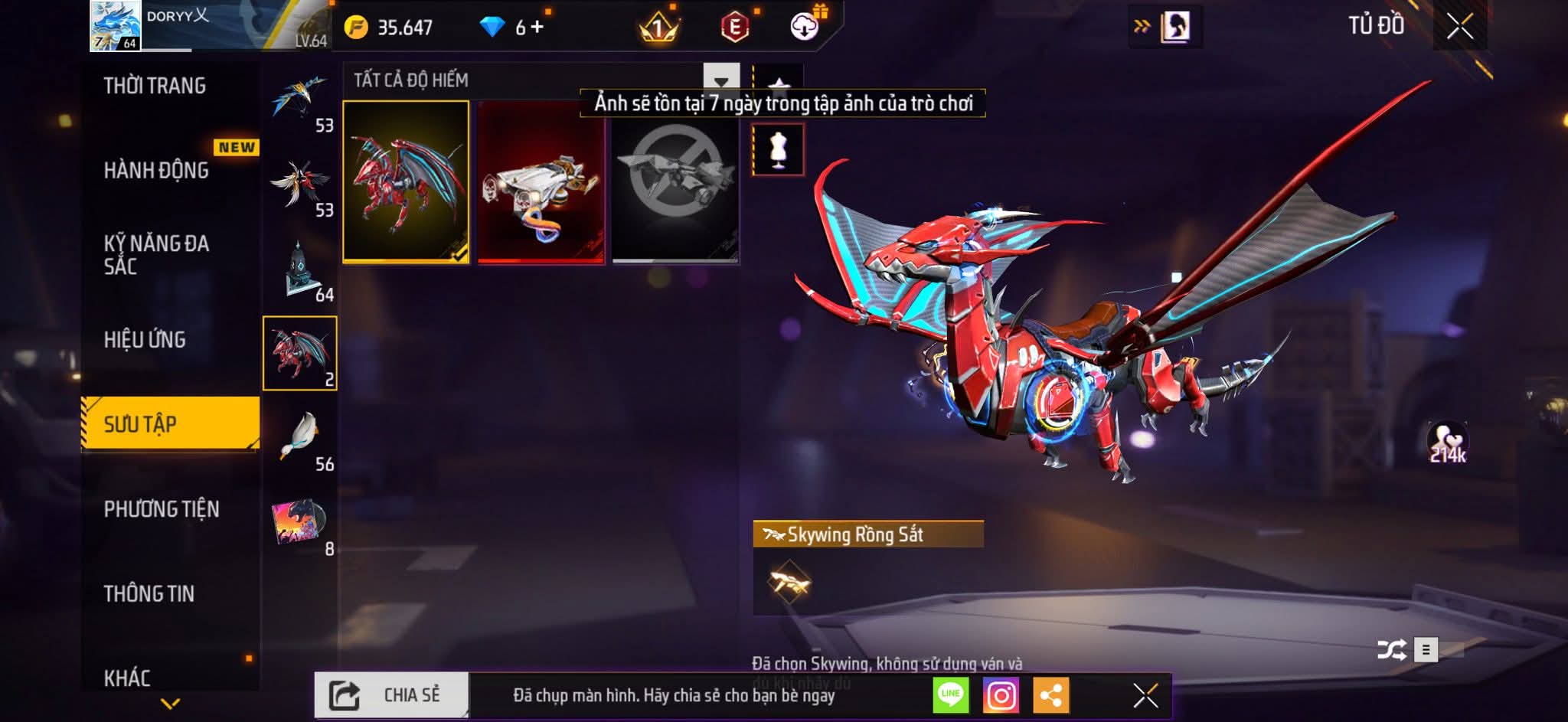Expand the Tất Cả Độ Hiếm rarity dropdown
This screenshot has width=1568, height=722.
pyautogui.click(x=720, y=80)
